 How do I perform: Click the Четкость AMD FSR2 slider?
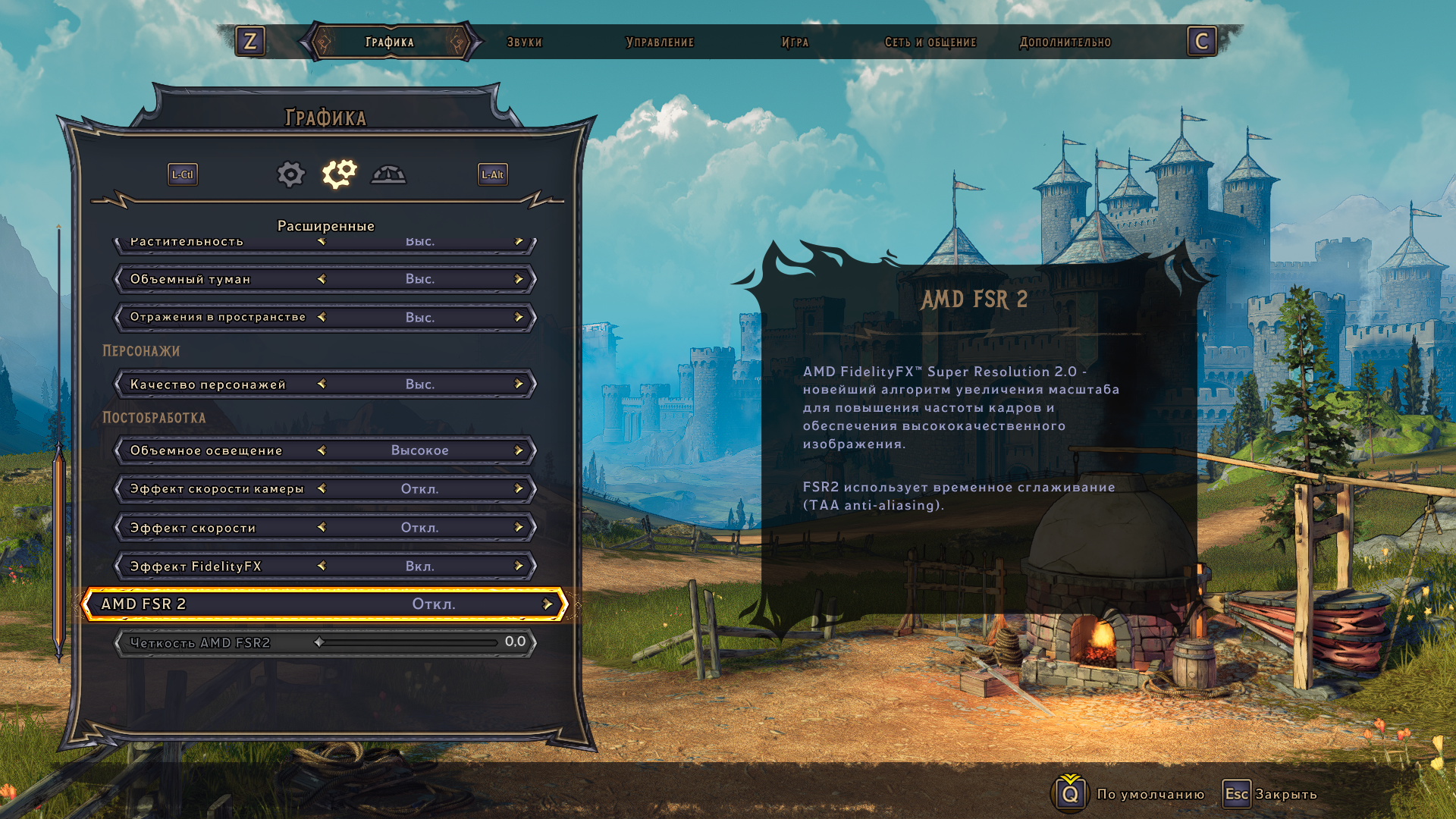click(408, 642)
